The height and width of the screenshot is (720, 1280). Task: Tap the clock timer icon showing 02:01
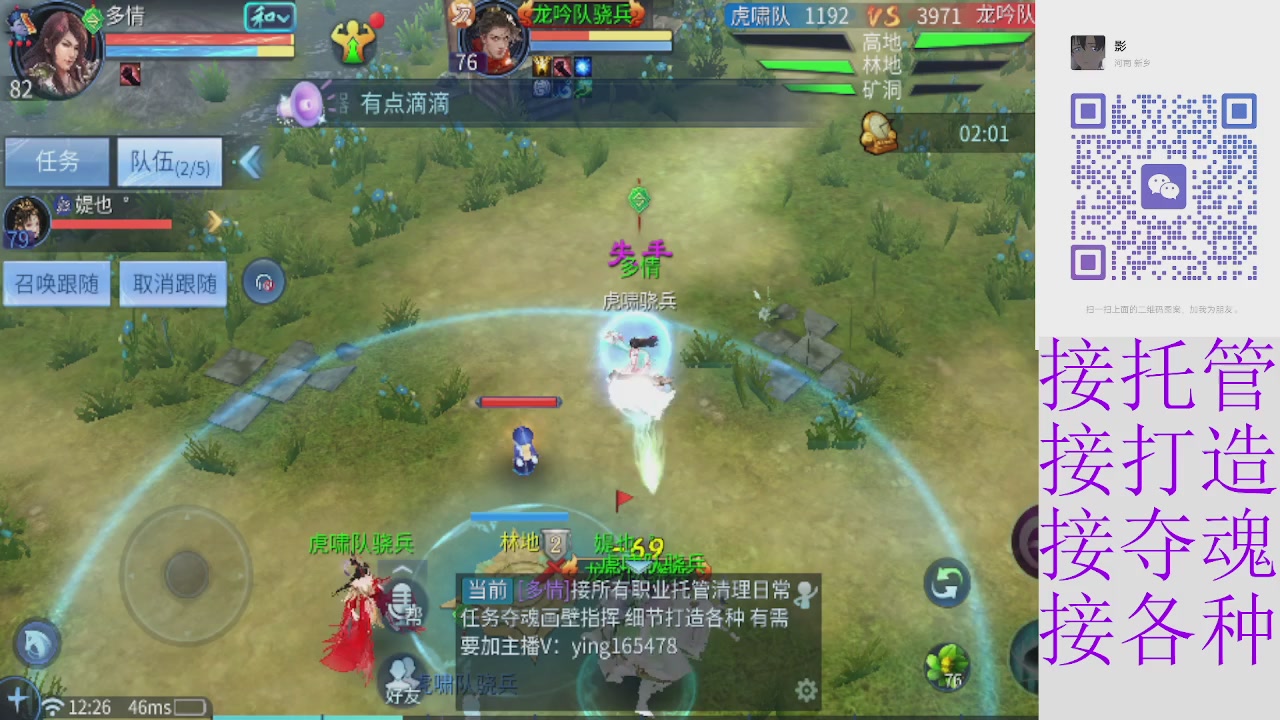(878, 132)
